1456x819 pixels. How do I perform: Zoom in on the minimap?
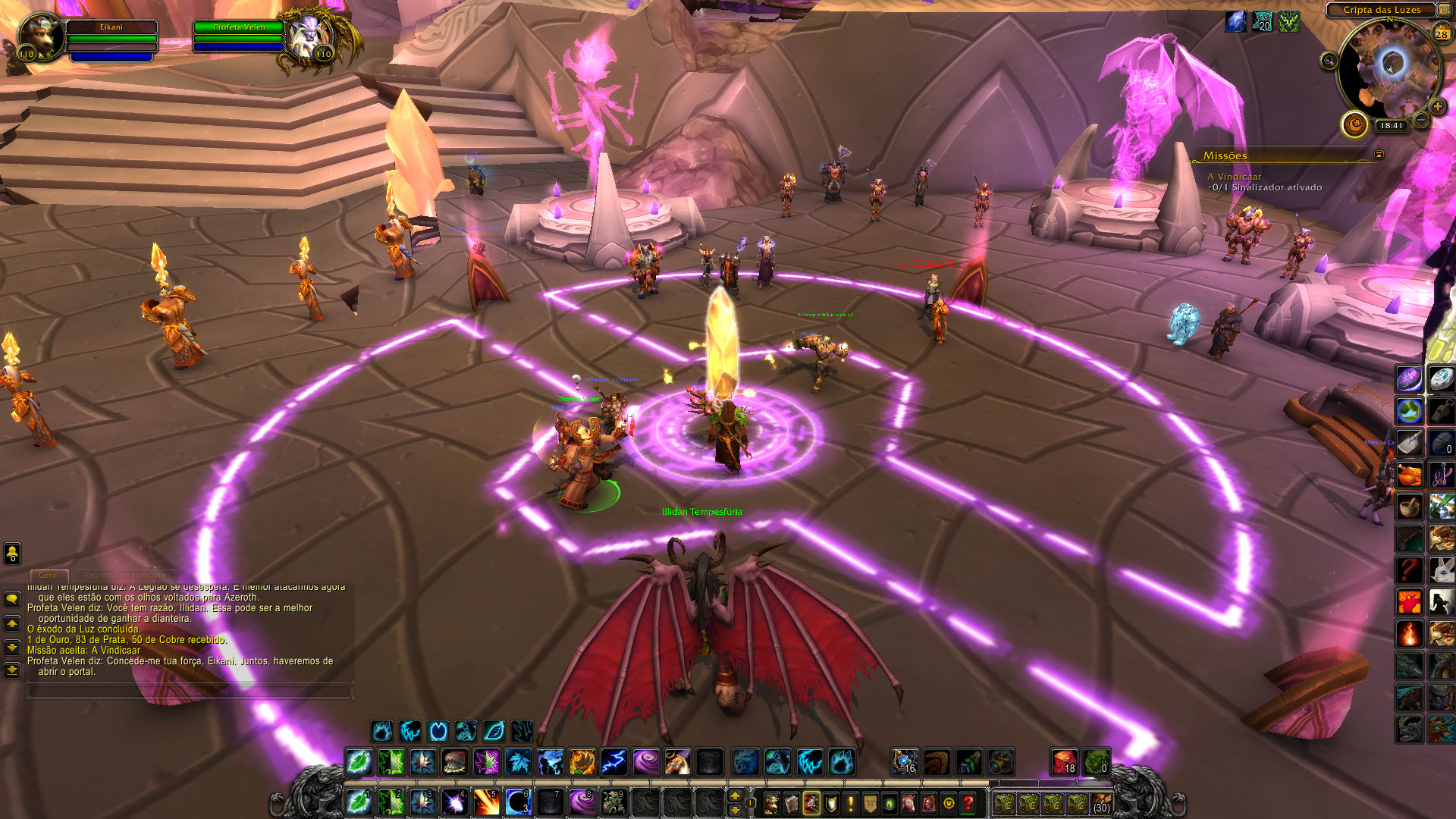(1437, 106)
